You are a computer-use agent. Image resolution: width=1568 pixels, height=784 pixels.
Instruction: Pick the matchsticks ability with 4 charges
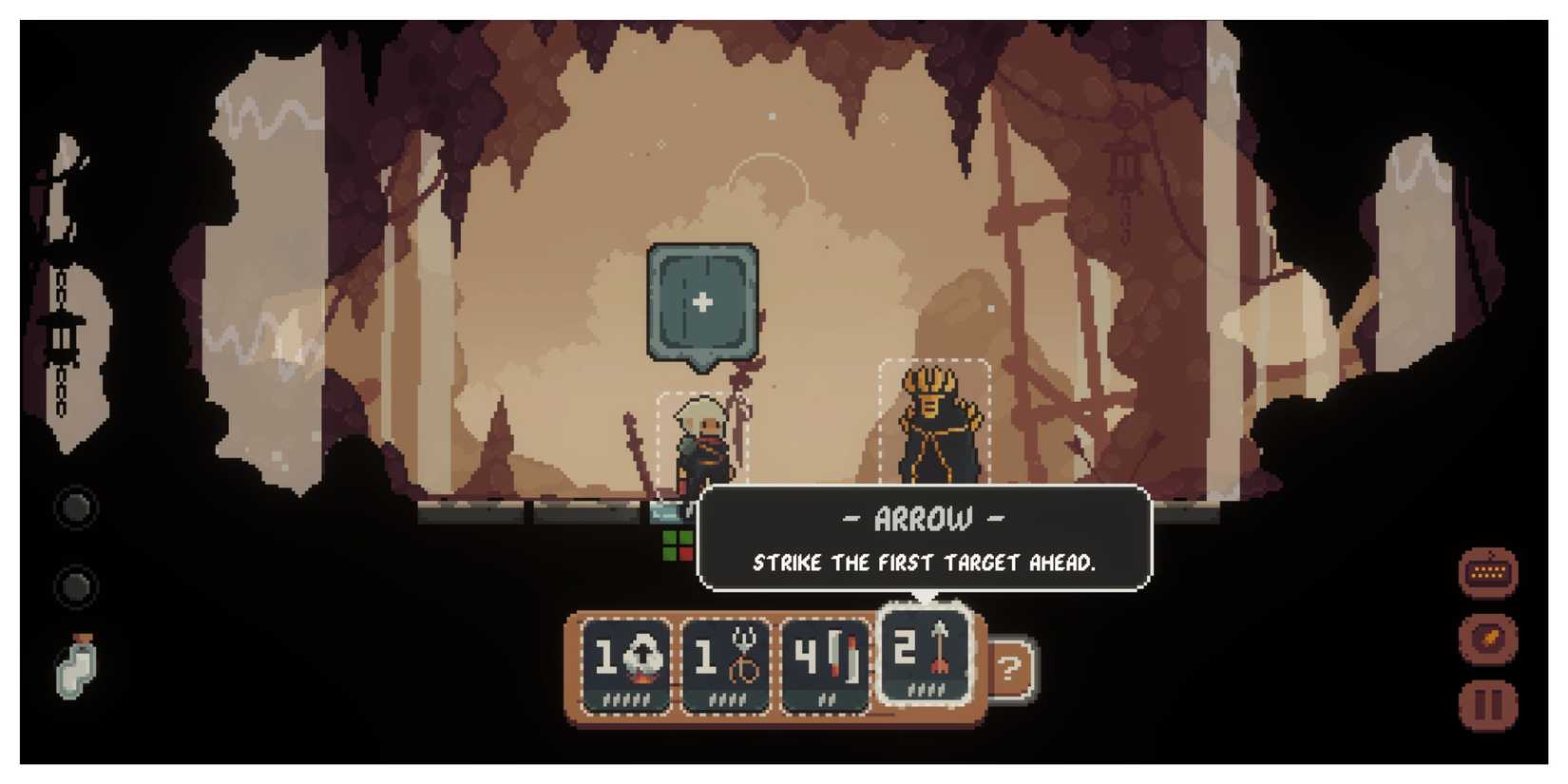(x=827, y=662)
